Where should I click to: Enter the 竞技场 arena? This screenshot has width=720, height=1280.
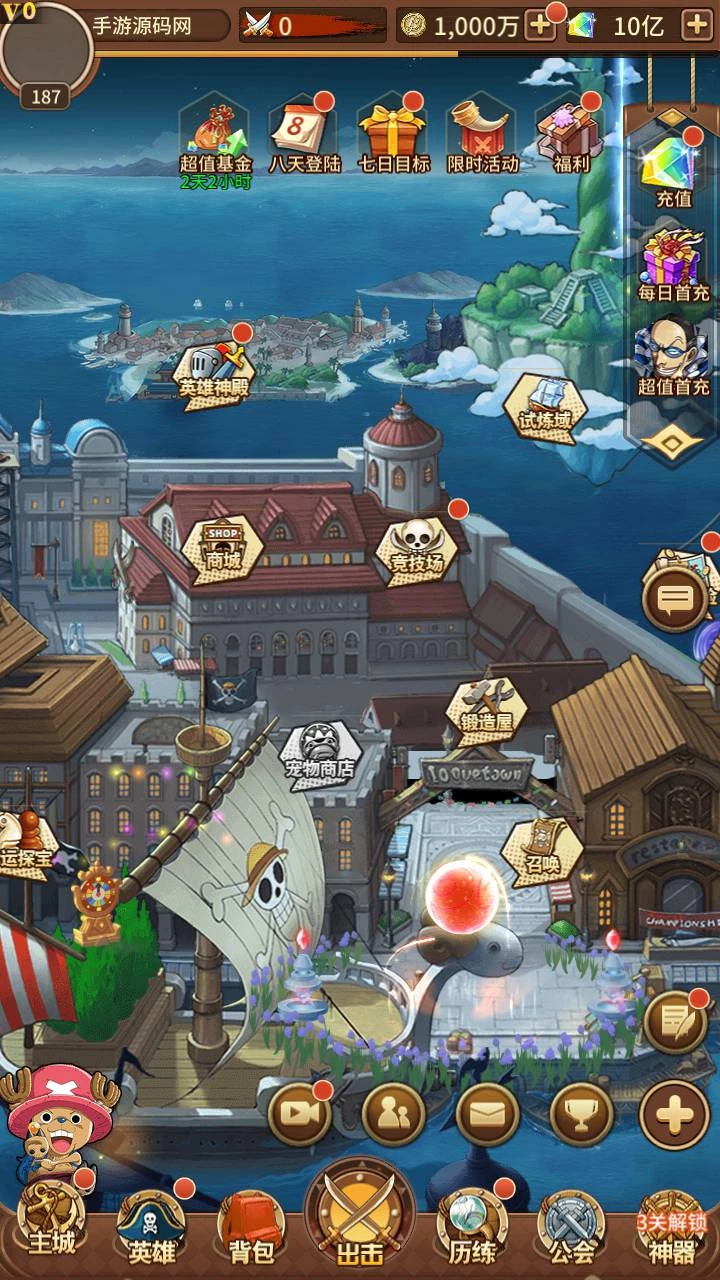pos(416,546)
